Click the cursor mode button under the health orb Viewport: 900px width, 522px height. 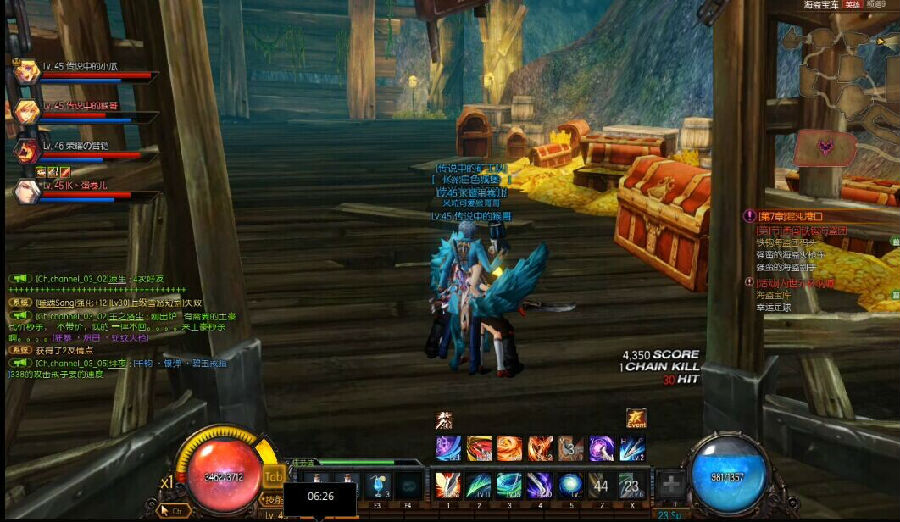tap(174, 510)
